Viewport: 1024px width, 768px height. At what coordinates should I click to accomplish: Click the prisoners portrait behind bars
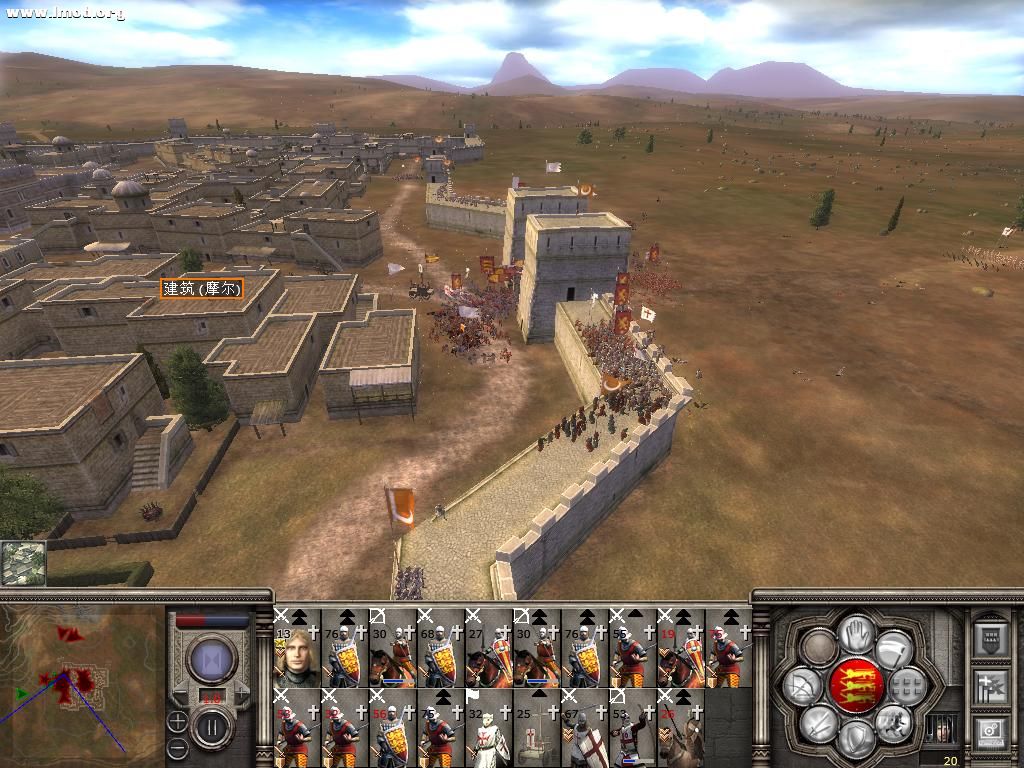pyautogui.click(x=940, y=730)
